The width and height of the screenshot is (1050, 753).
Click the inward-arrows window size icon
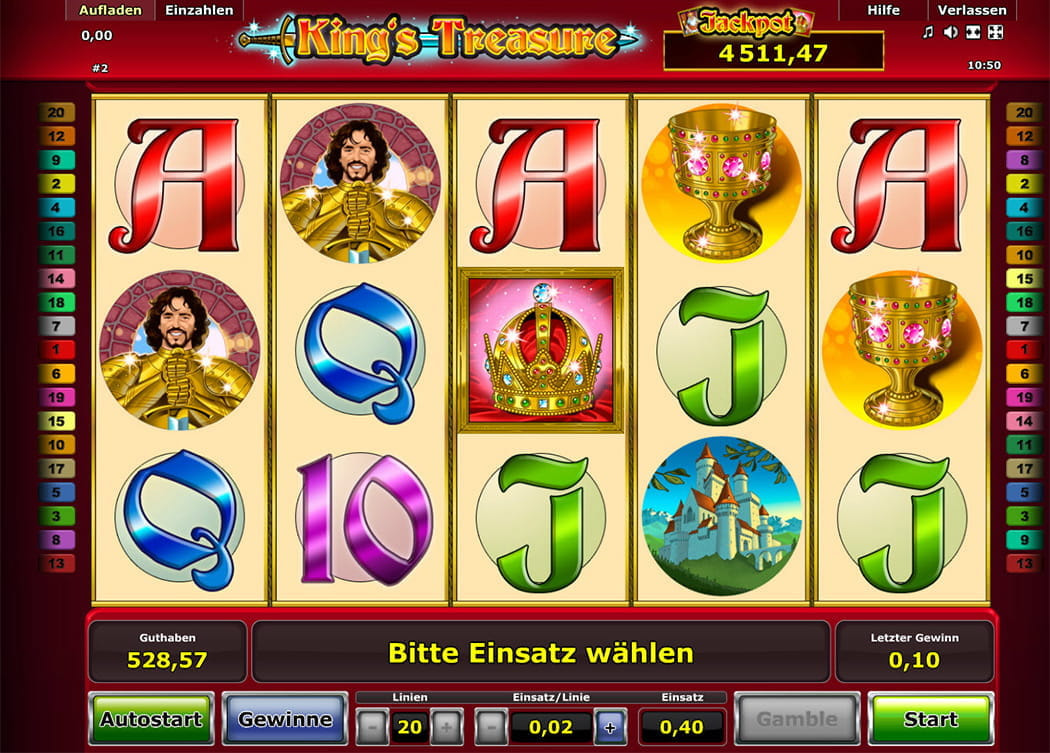pos(972,33)
